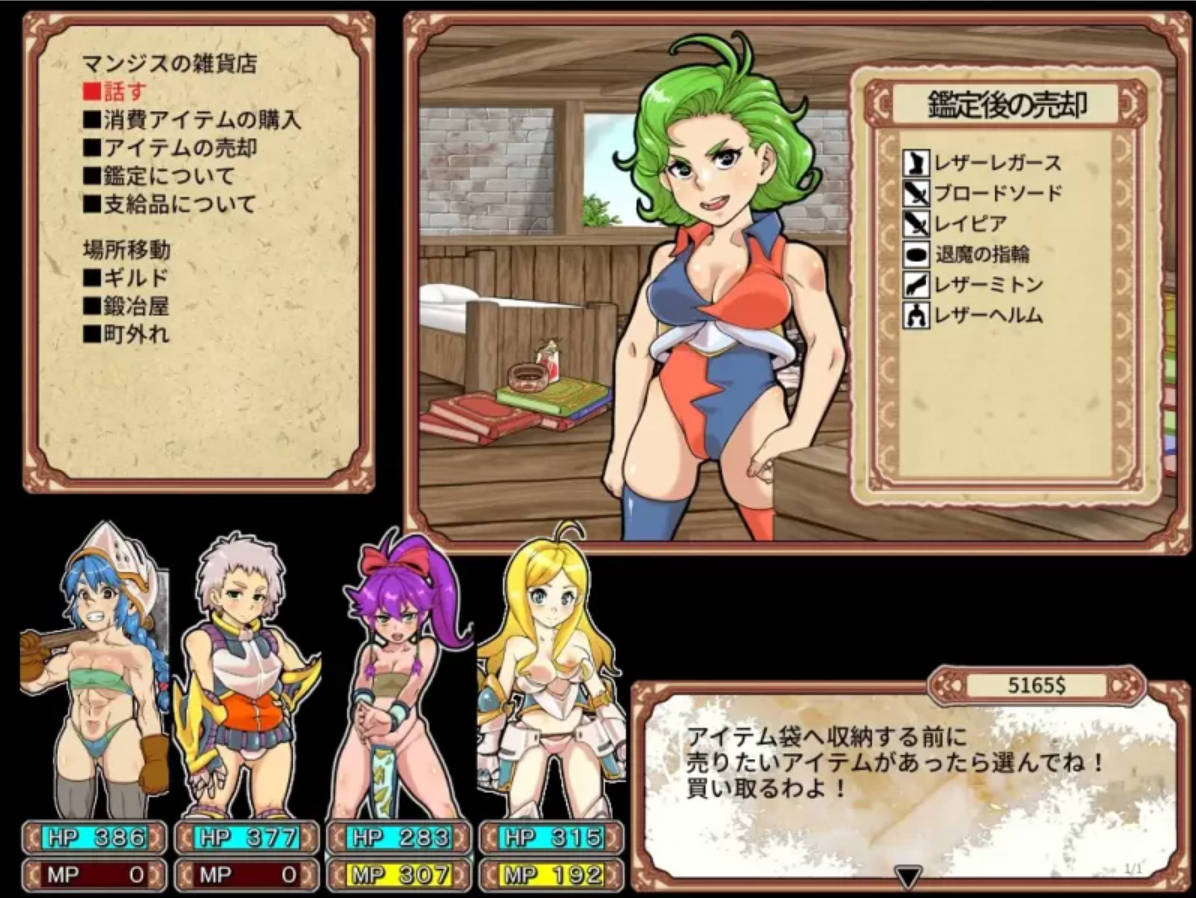This screenshot has height=898, width=1196.
Task: Pick ブロードソード broadsword to sell
Action: point(983,193)
